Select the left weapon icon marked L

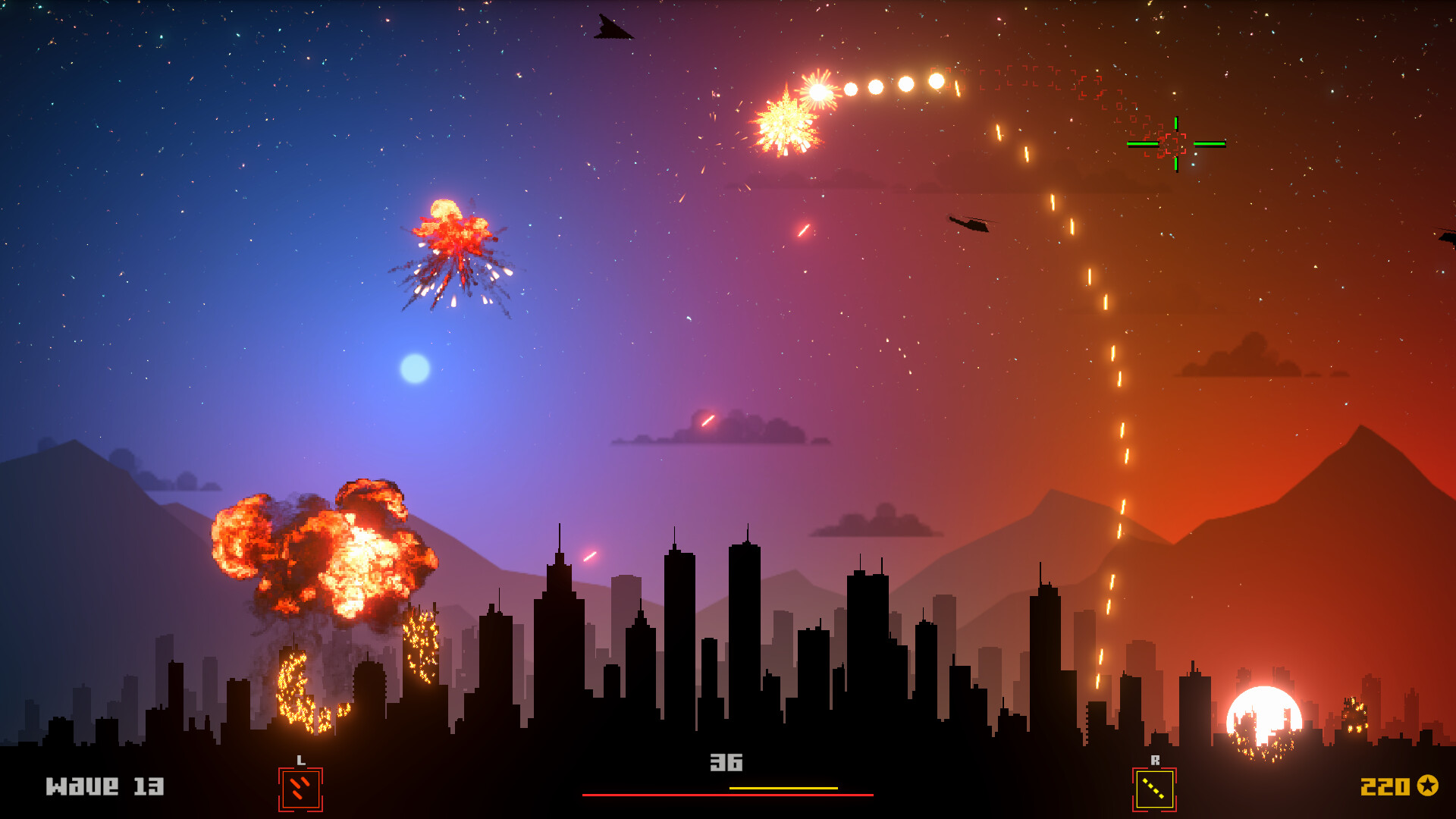click(x=300, y=789)
